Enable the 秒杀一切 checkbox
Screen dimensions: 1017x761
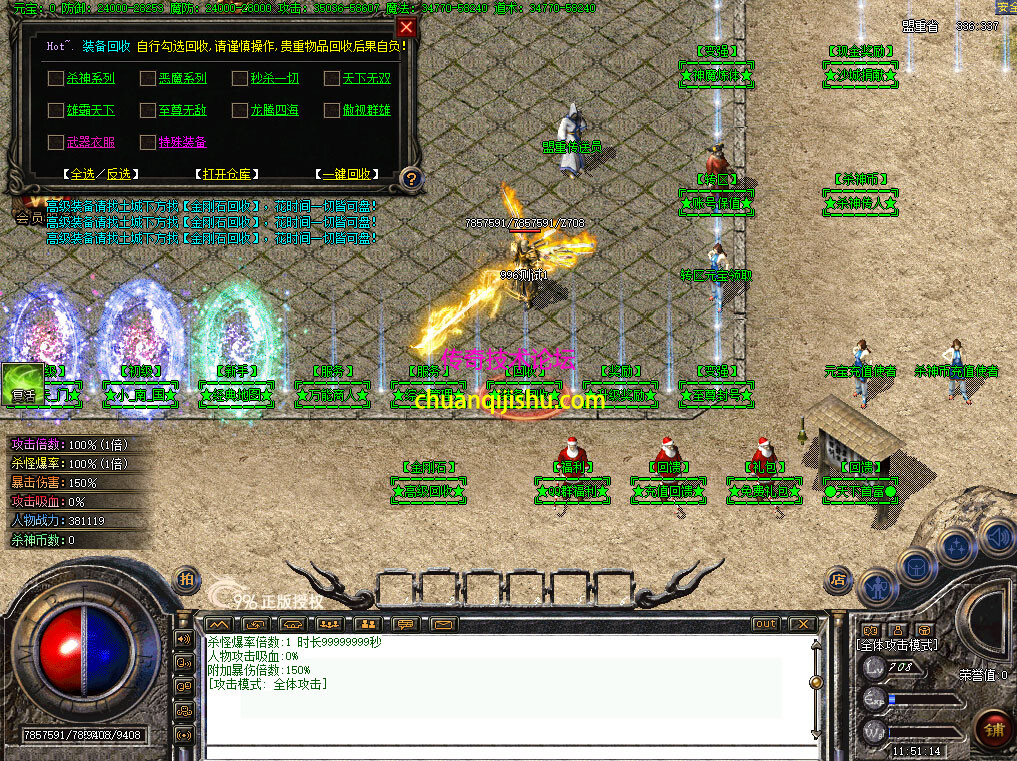[x=240, y=78]
